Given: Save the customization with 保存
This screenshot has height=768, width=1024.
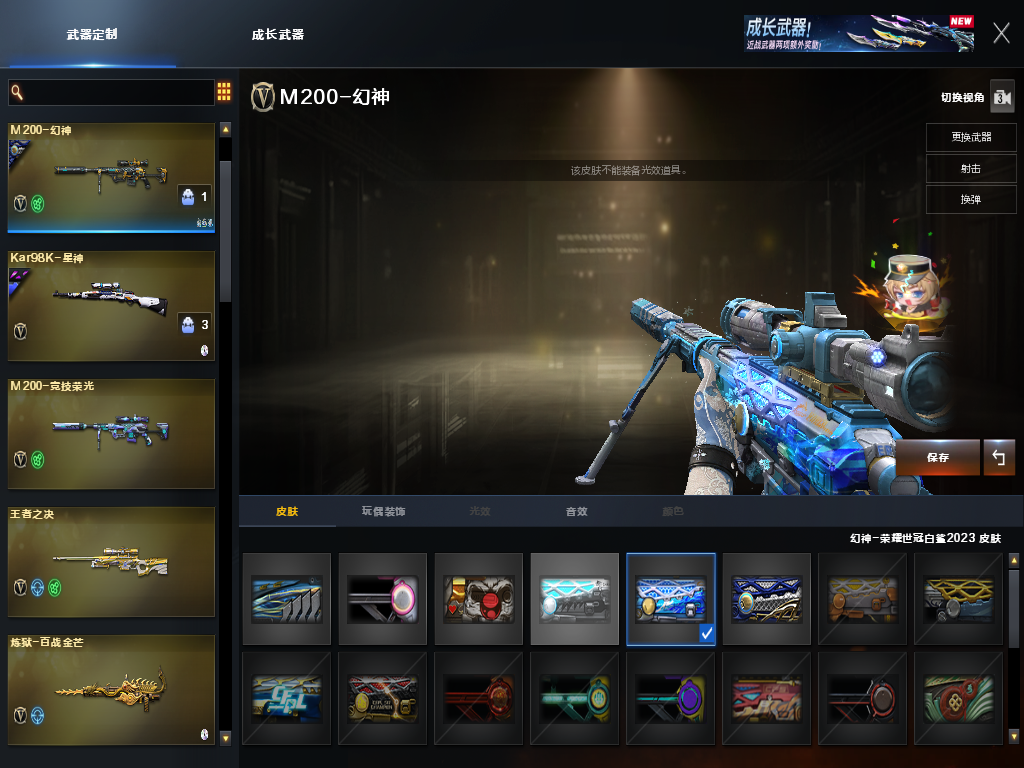Looking at the screenshot, I should [x=937, y=457].
